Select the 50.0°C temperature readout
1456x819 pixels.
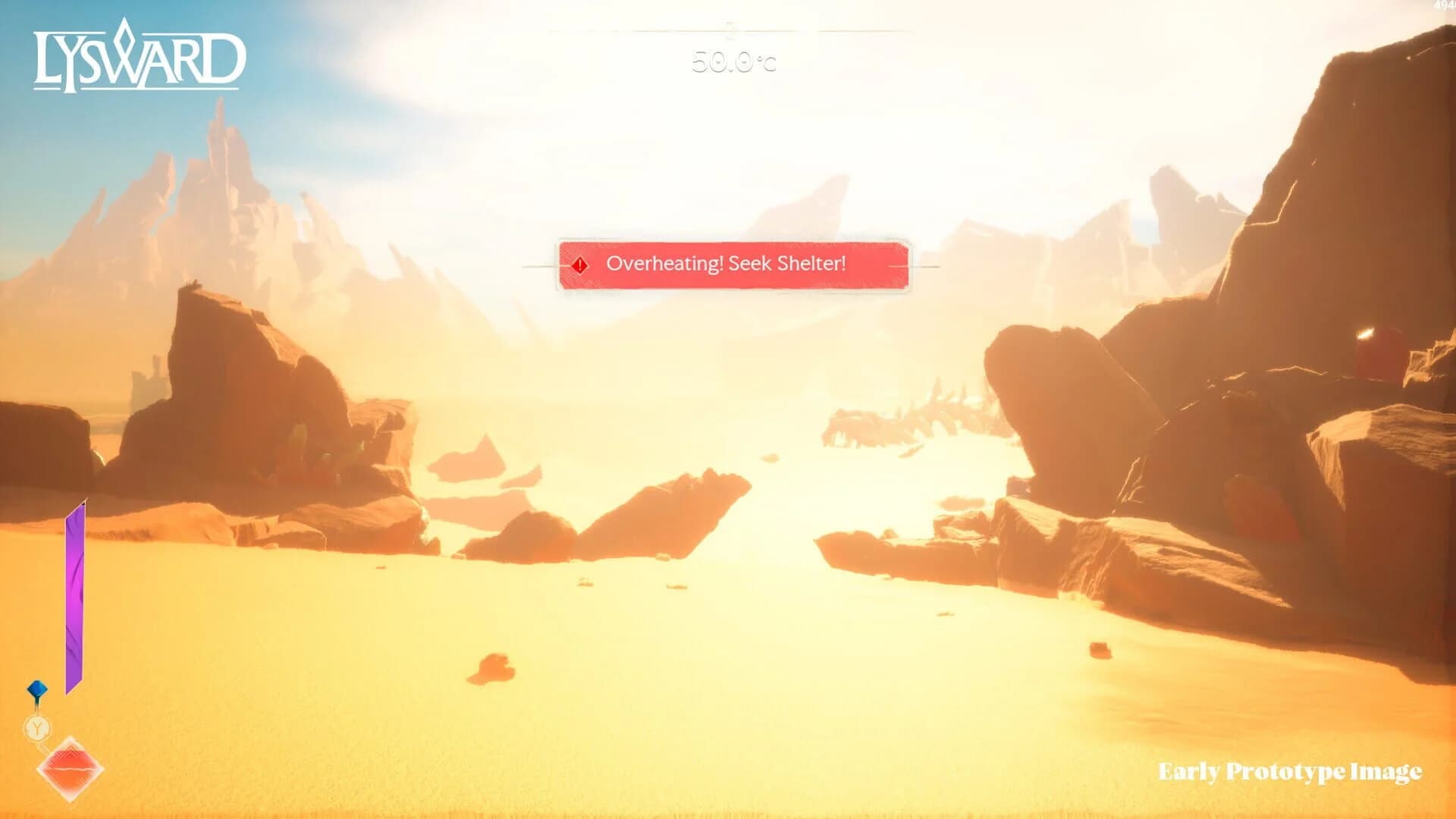pos(732,64)
